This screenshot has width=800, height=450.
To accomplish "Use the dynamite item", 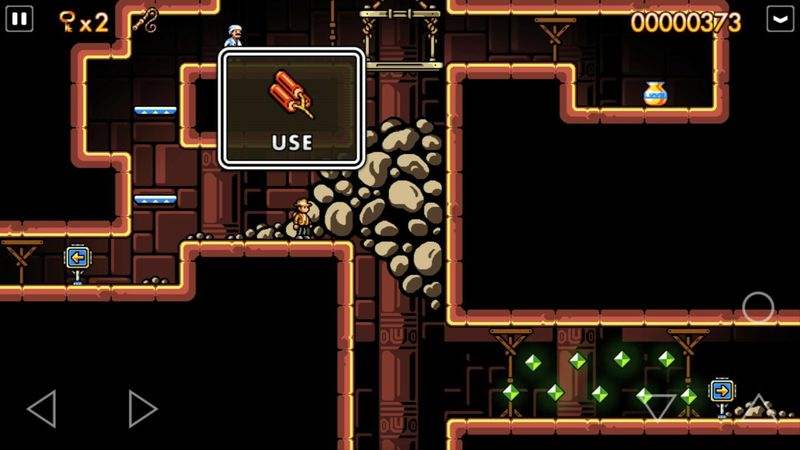I will coord(291,108).
